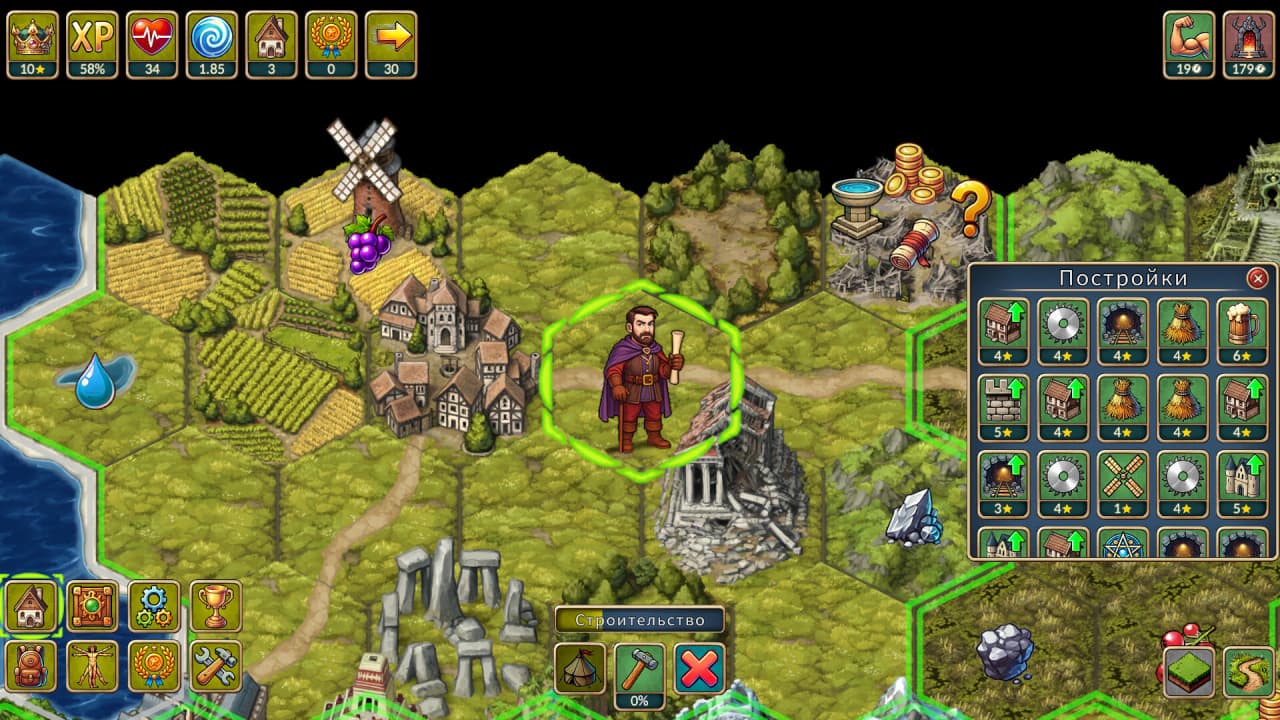Open the colored gears settings
The height and width of the screenshot is (720, 1280).
tap(154, 606)
